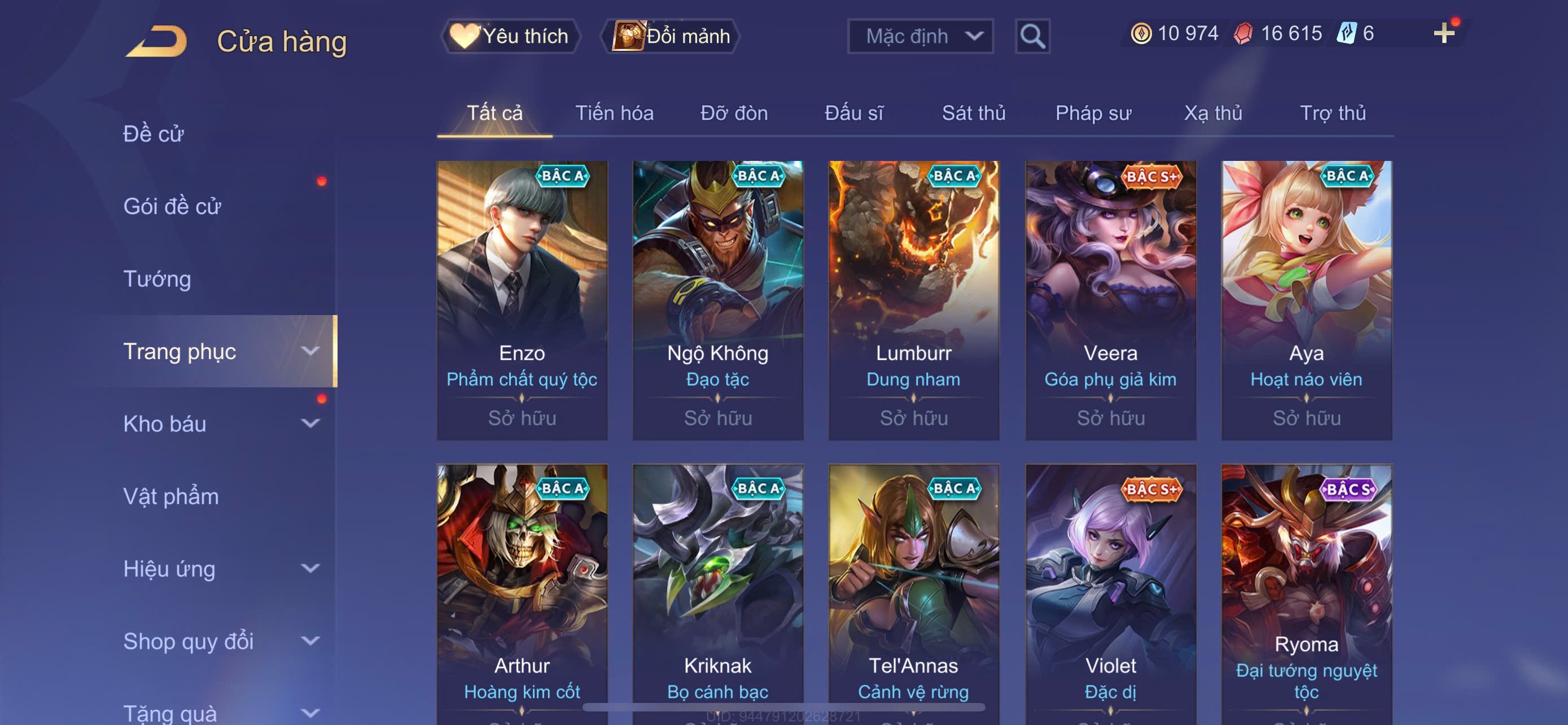This screenshot has width=1568, height=725.
Task: View the Violet Đặc dị skin card
Action: tap(1110, 591)
